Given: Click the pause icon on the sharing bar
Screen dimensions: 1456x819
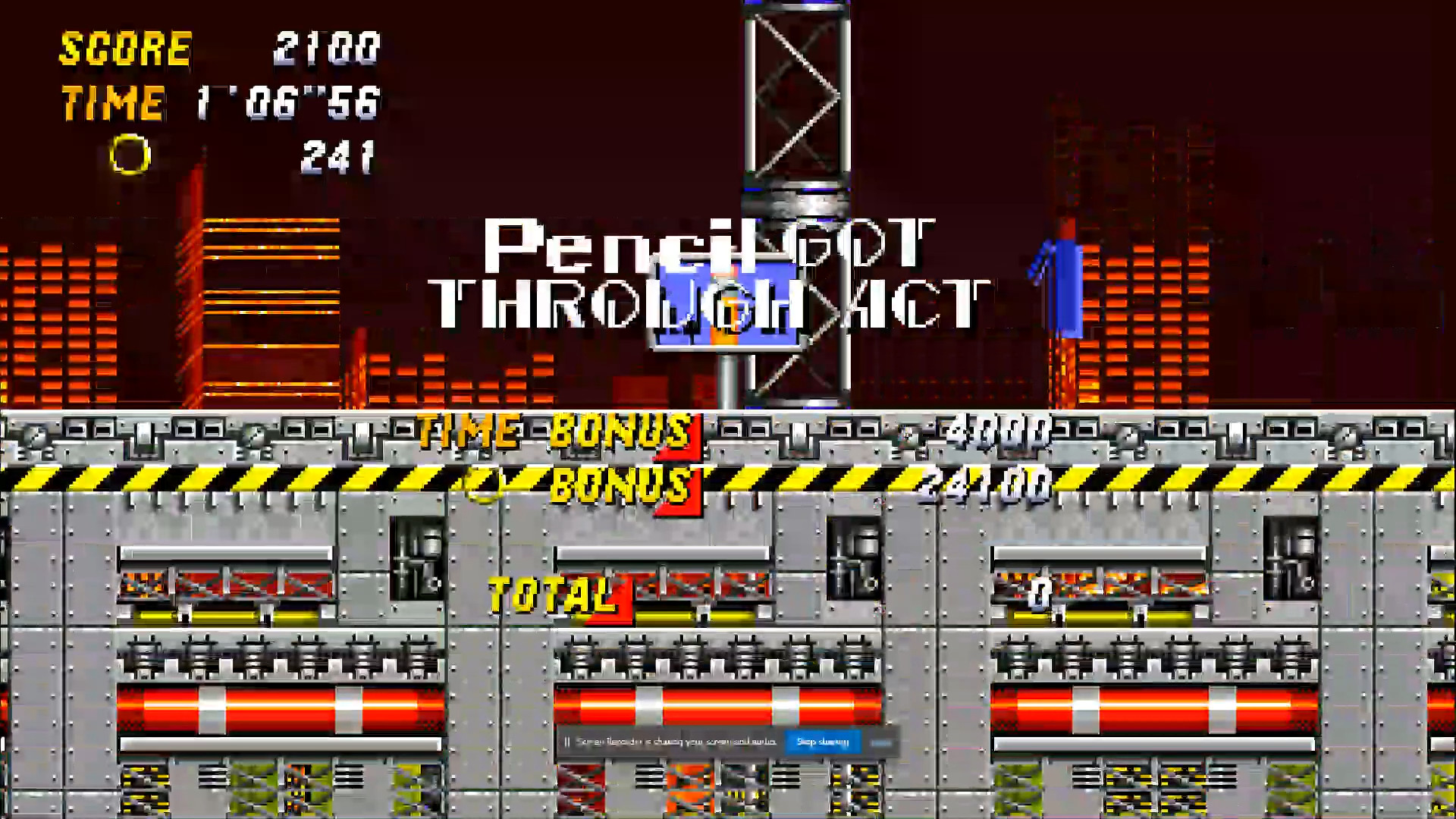Looking at the screenshot, I should 568,741.
